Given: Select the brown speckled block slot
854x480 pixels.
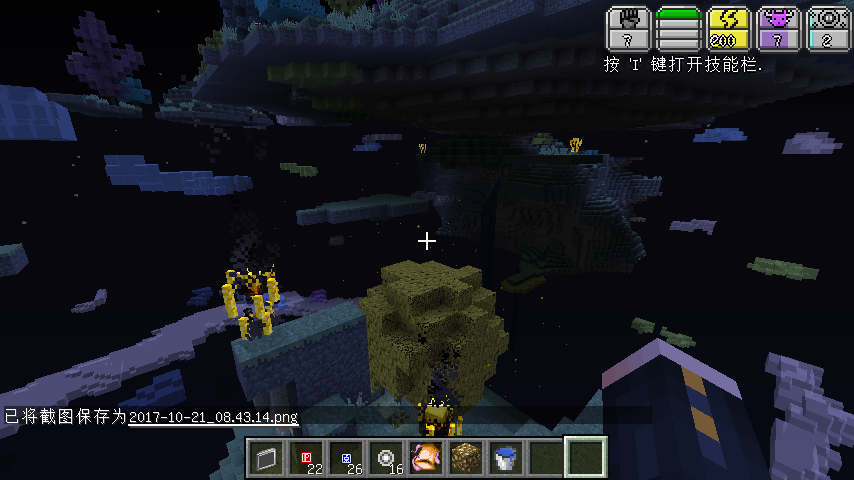Looking at the screenshot, I should pyautogui.click(x=467, y=459).
